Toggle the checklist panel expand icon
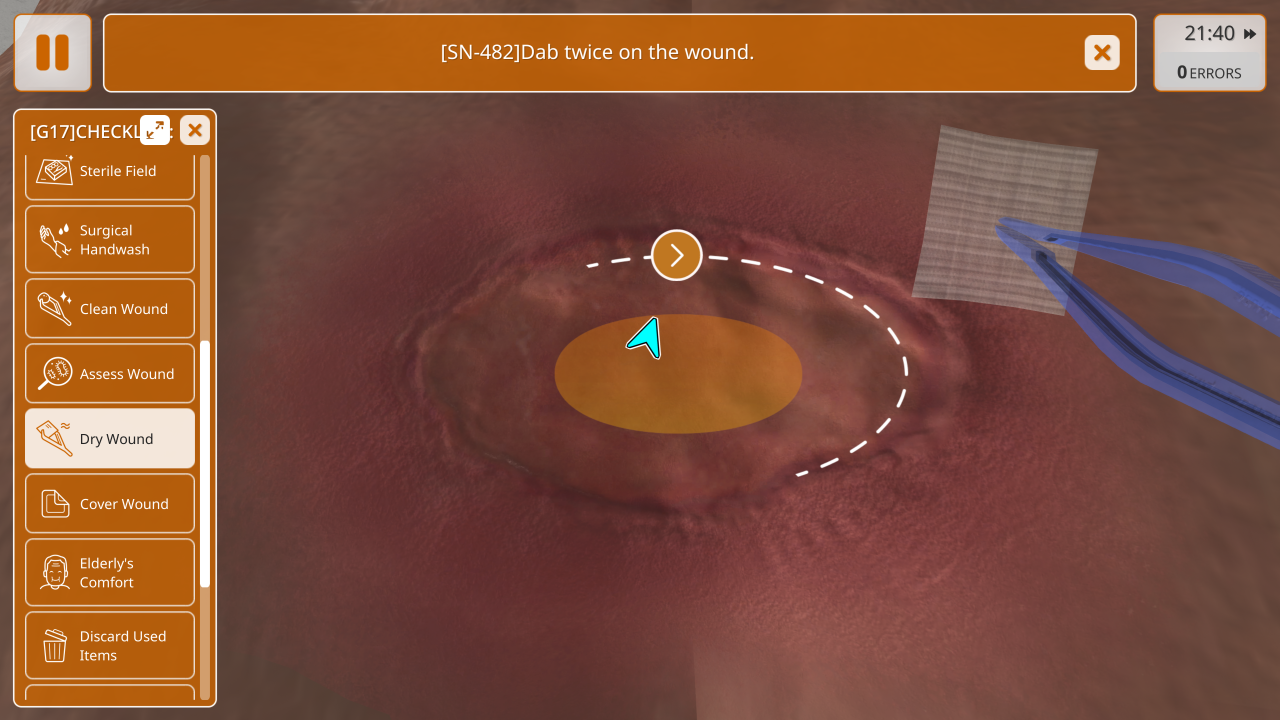1280x720 pixels. click(x=155, y=130)
